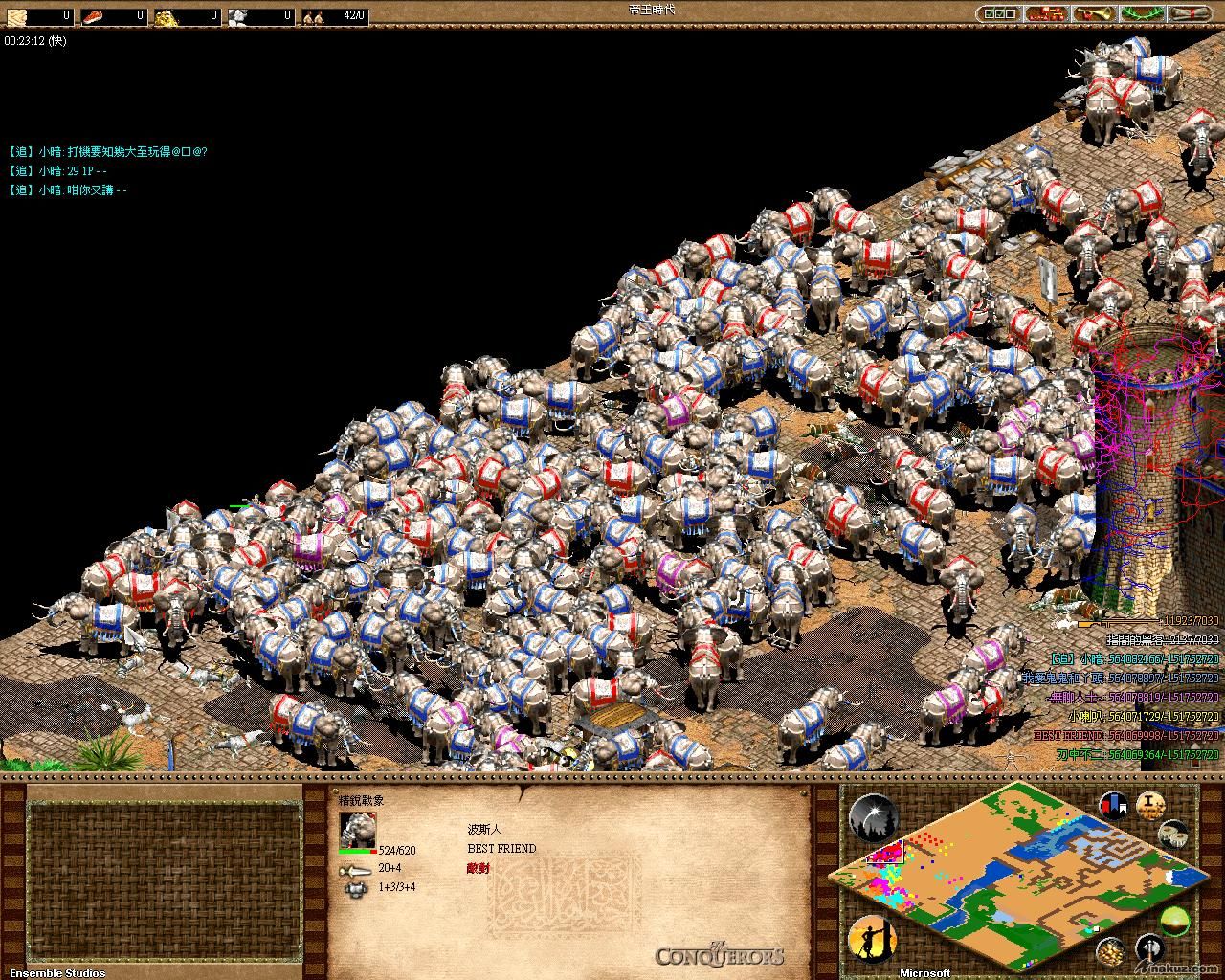This screenshot has height=980, width=1225.
Task: Open diplomacy with the green wreath button
Action: 1143,14
